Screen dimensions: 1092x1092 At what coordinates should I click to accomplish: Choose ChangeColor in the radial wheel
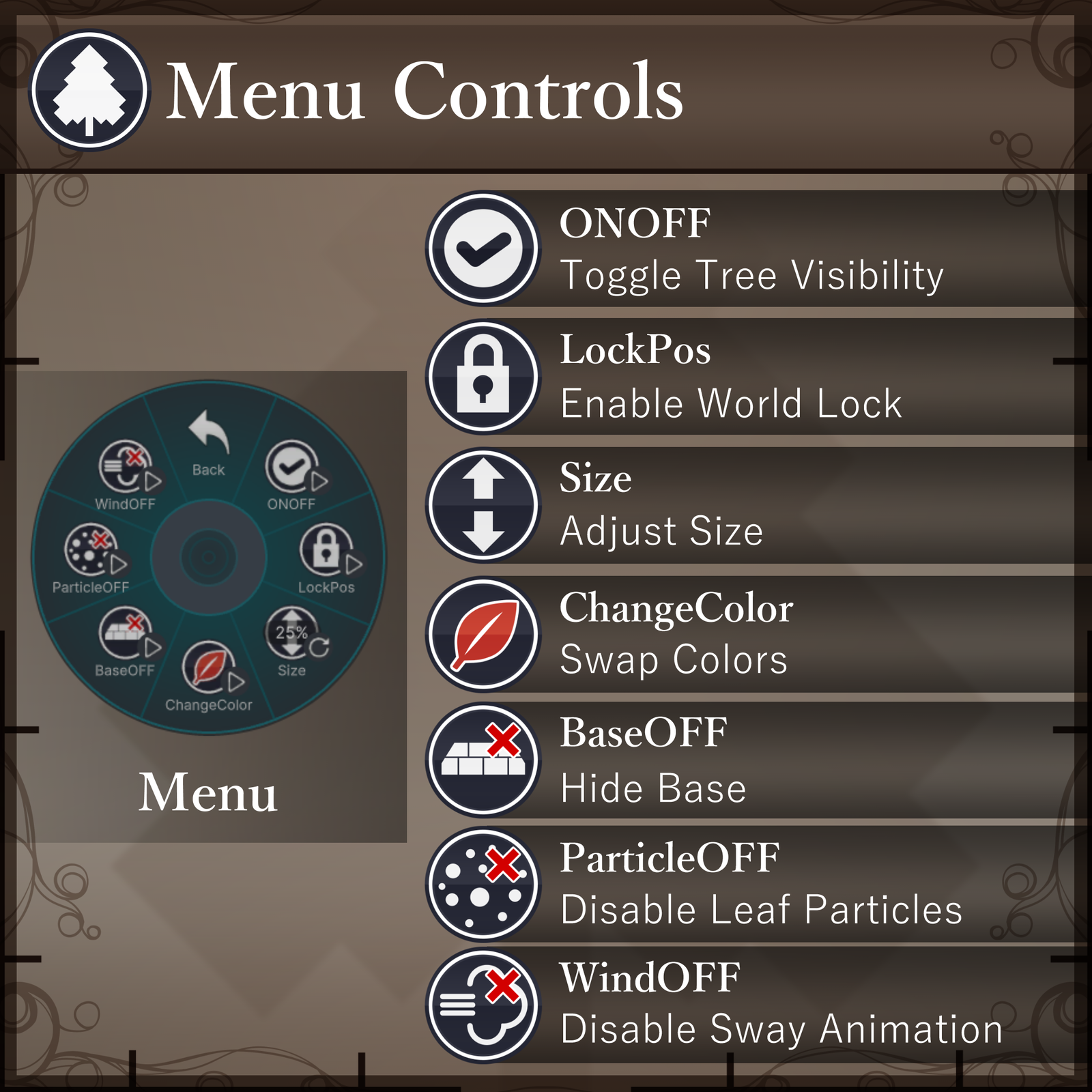(x=210, y=672)
